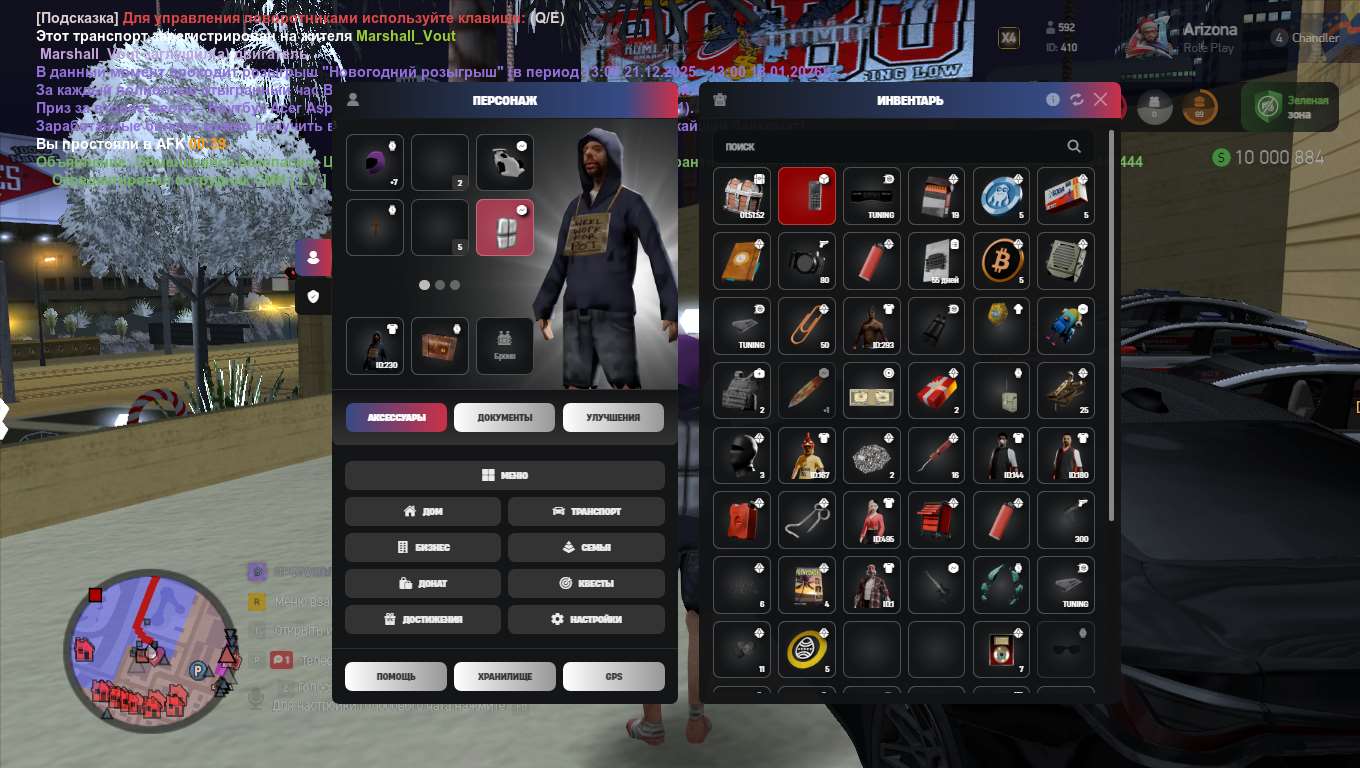Click the Броня armor slot
Image resolution: width=1360 pixels, height=768 pixels.
(x=504, y=346)
